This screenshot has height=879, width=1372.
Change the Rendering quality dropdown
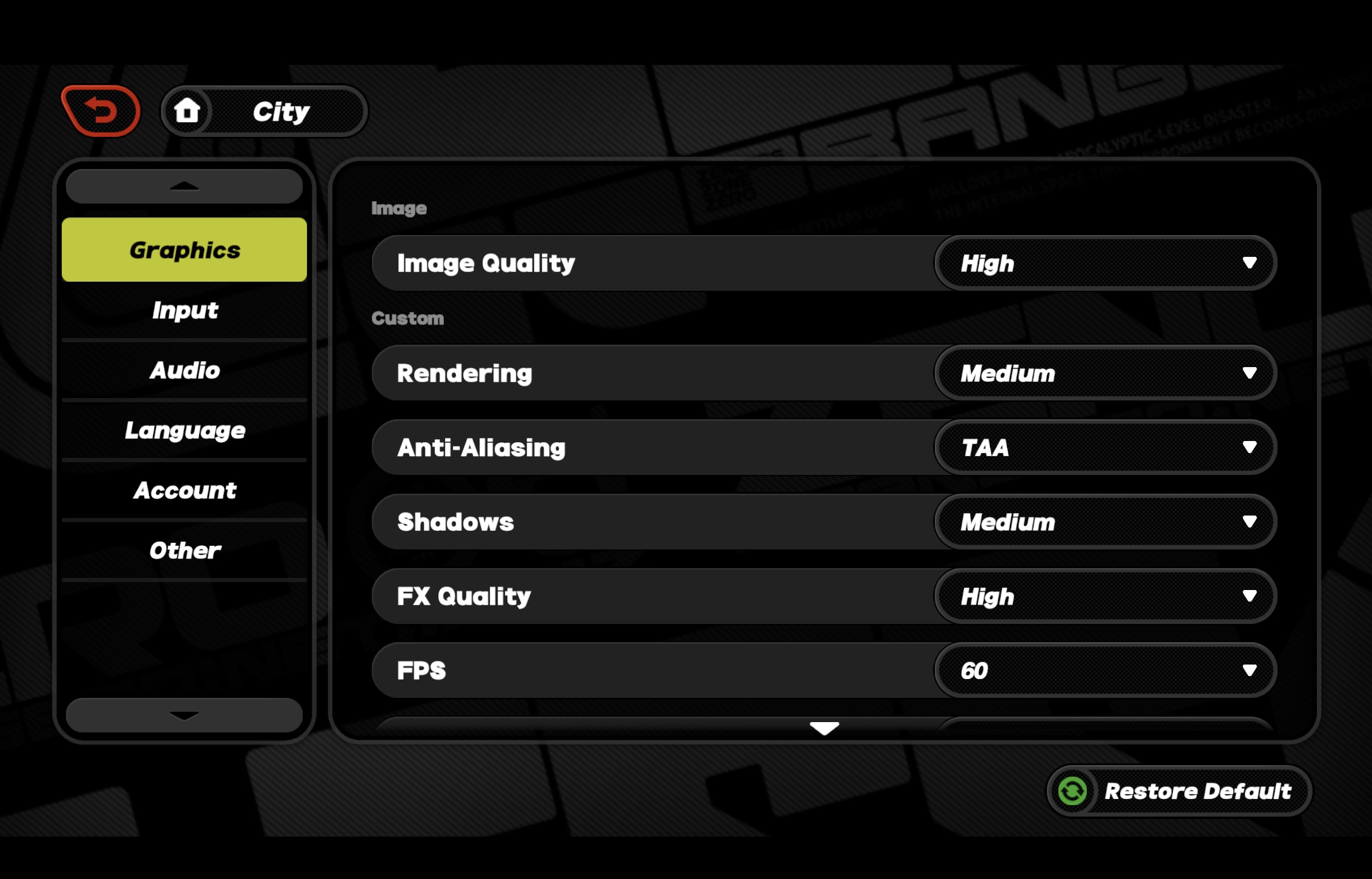(1105, 373)
